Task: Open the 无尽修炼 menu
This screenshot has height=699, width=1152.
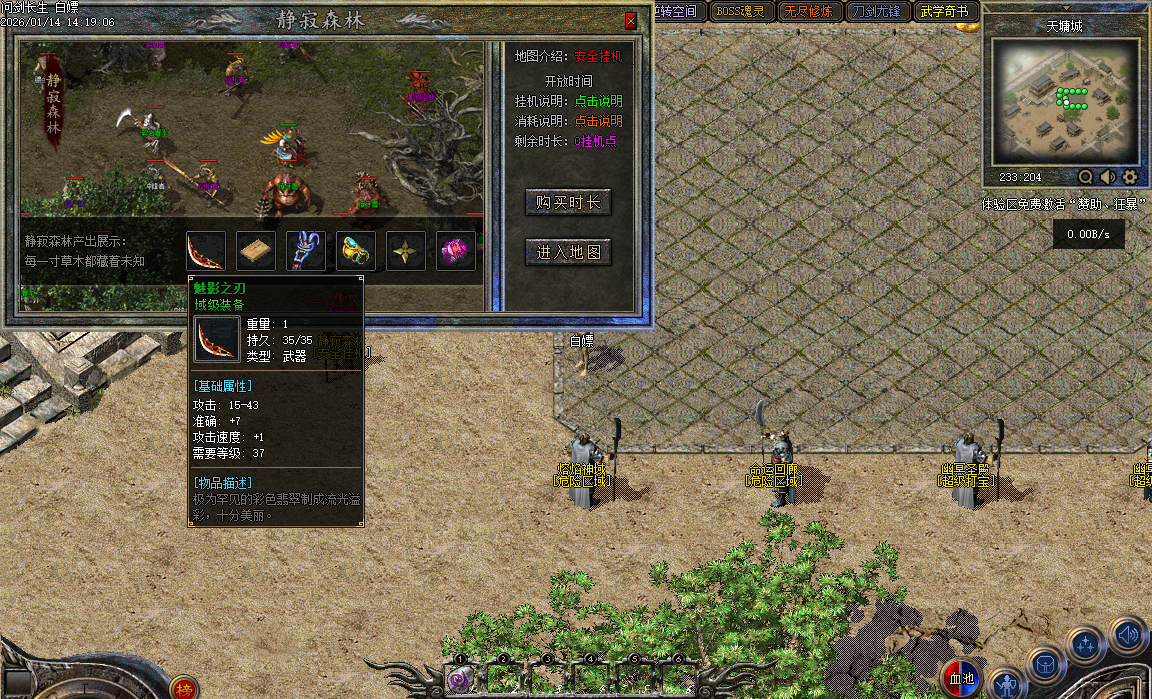Action: (807, 12)
